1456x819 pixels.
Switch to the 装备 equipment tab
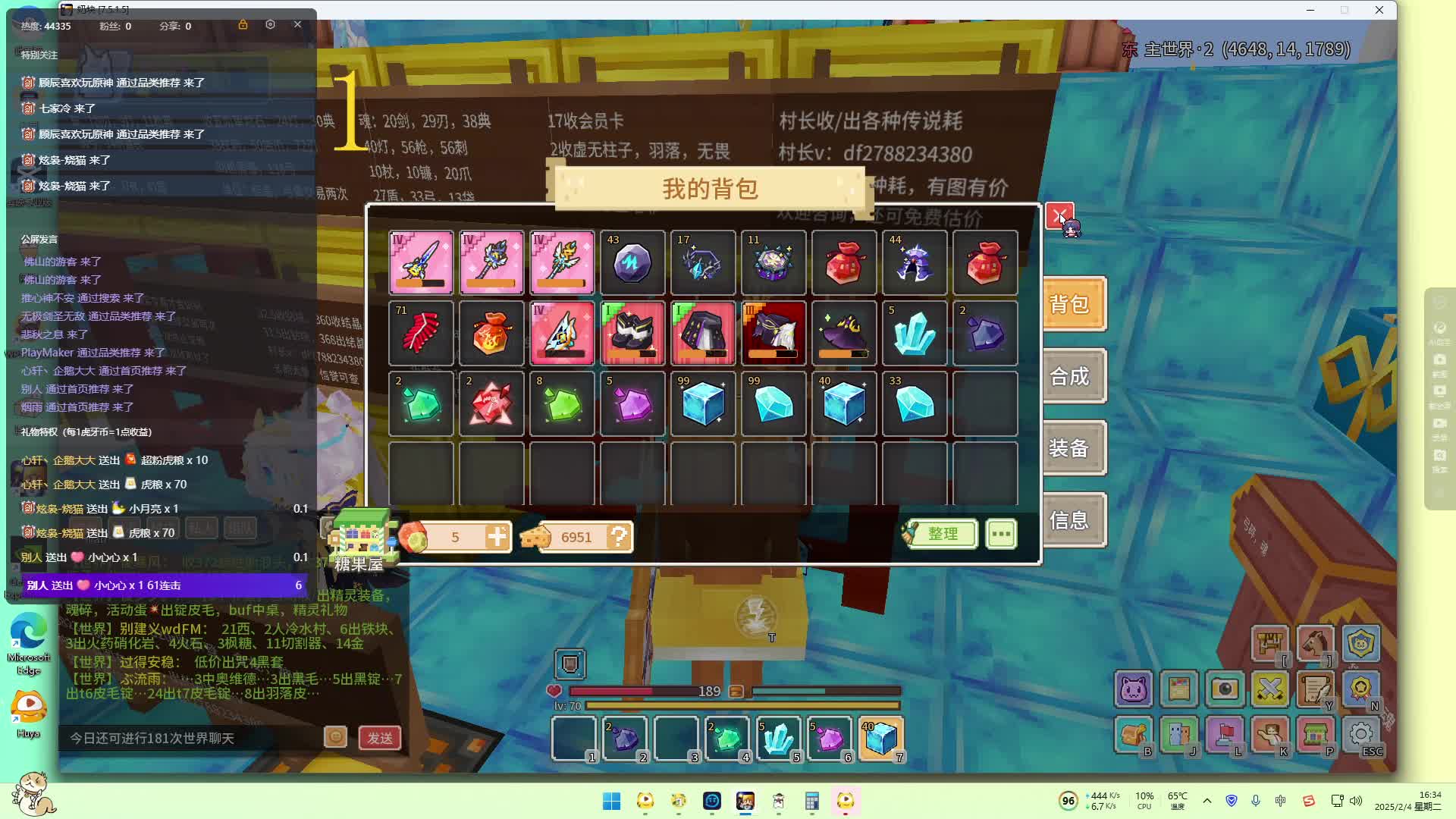[1073, 448]
